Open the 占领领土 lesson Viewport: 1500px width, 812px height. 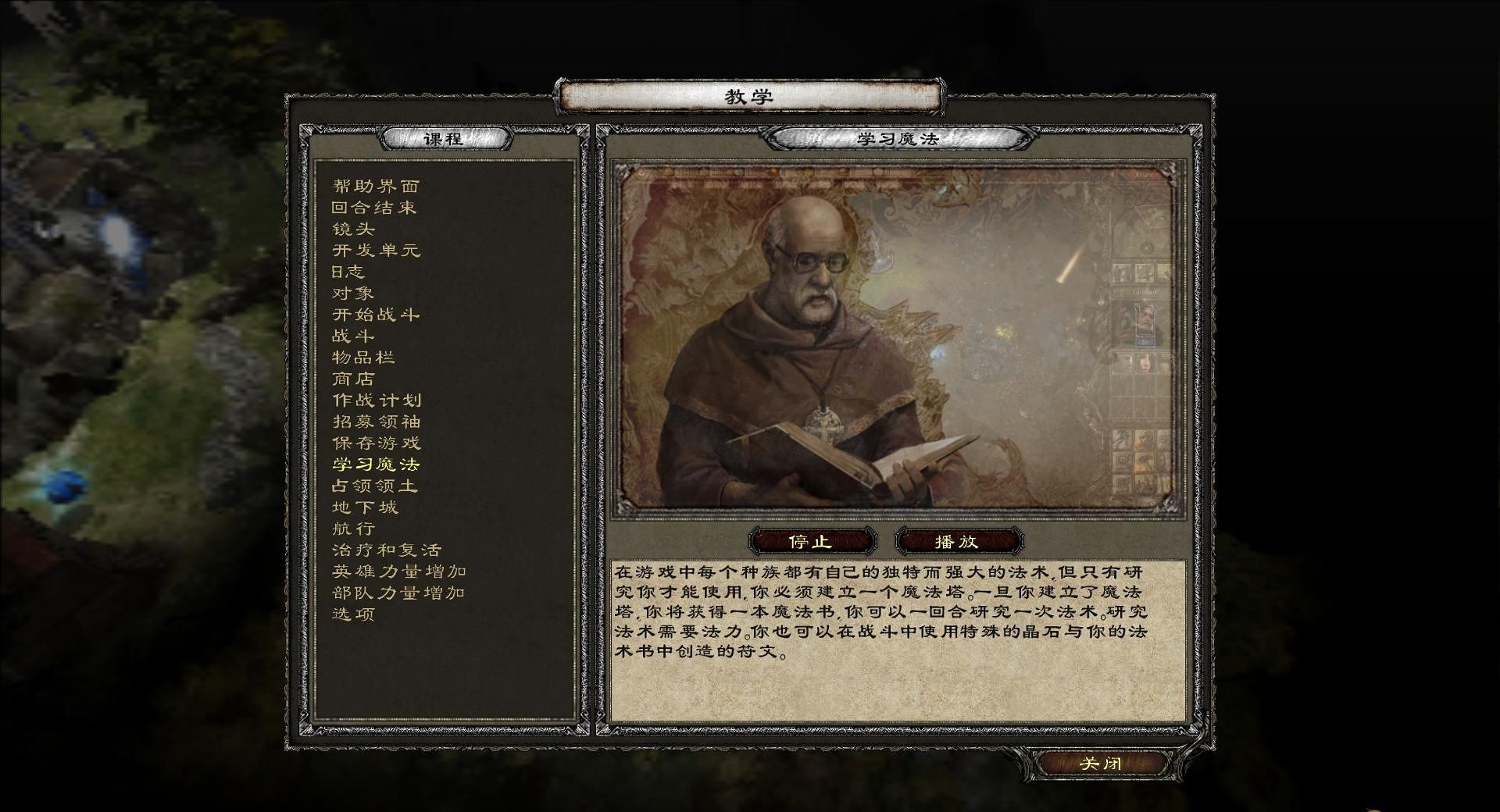coord(374,486)
